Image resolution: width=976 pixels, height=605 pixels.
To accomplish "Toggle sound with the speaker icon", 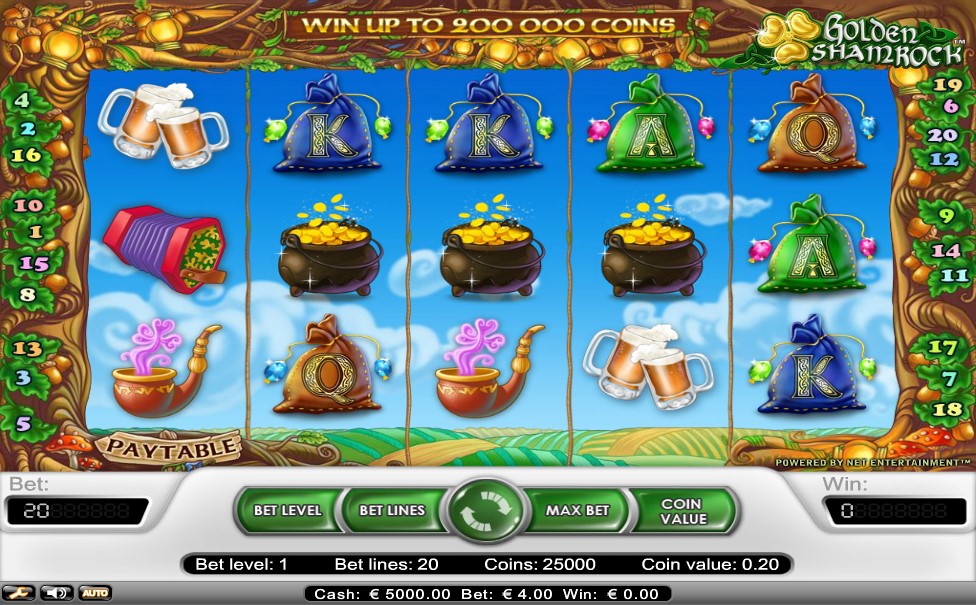I will tap(56, 593).
